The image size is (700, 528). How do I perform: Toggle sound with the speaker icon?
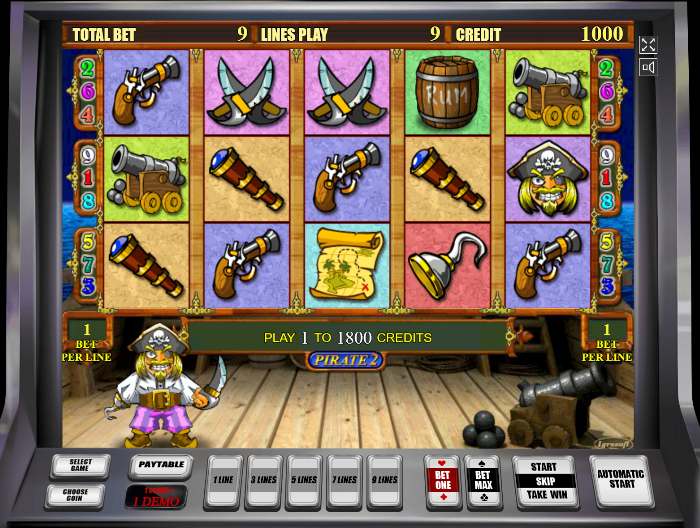point(648,68)
